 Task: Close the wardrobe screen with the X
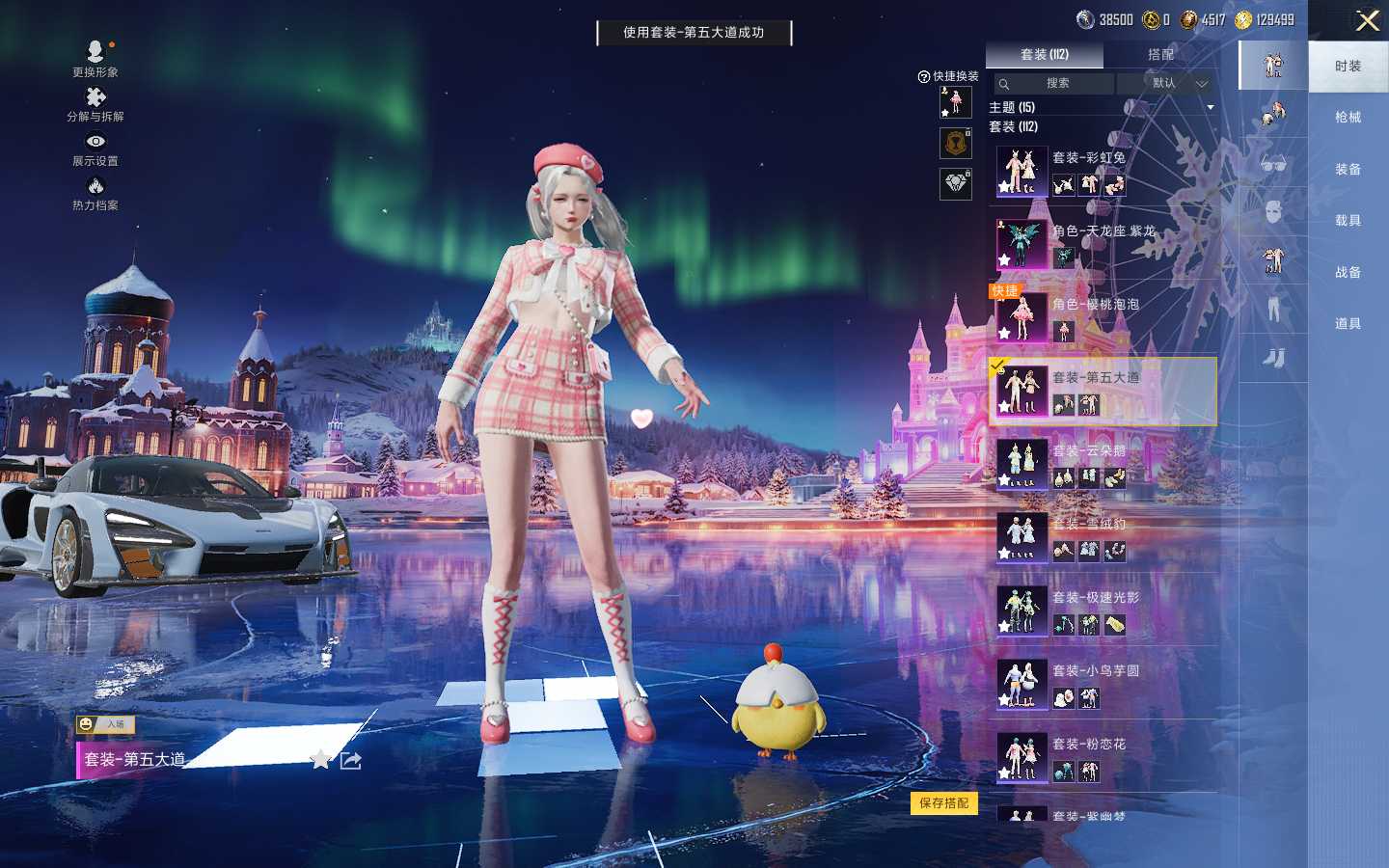pos(1367,20)
